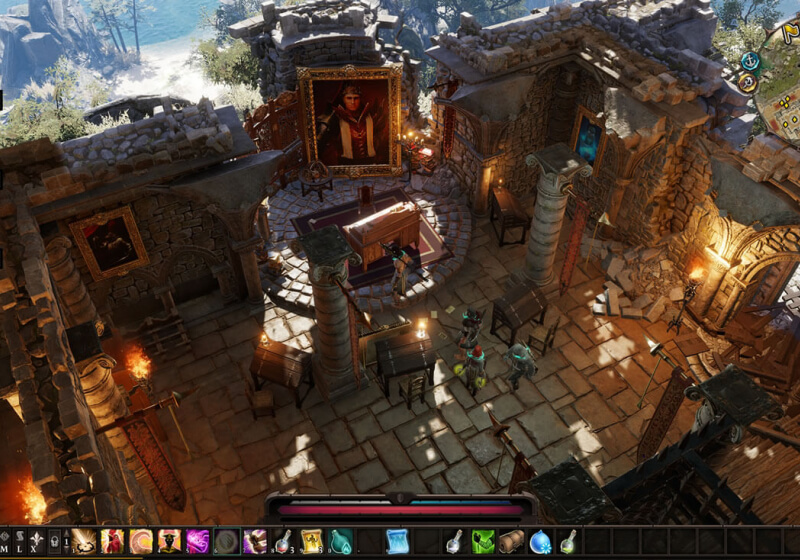
Task: Select the teal anchor waypoint button
Action: [x=750, y=61]
